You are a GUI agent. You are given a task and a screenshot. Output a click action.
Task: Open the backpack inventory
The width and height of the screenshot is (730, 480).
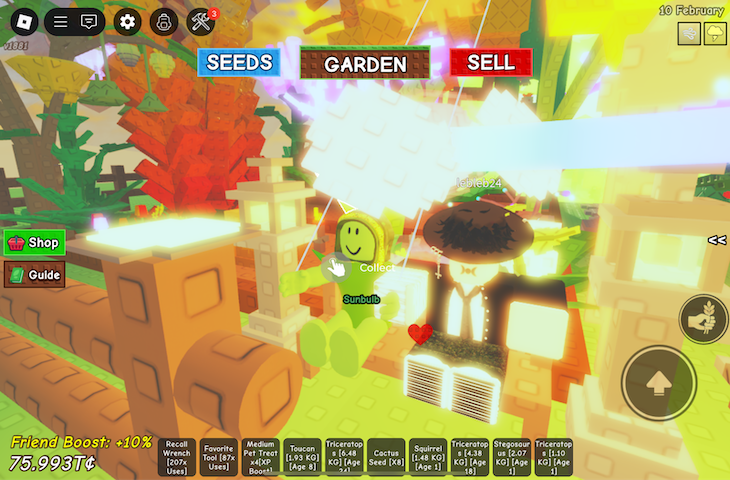164,21
